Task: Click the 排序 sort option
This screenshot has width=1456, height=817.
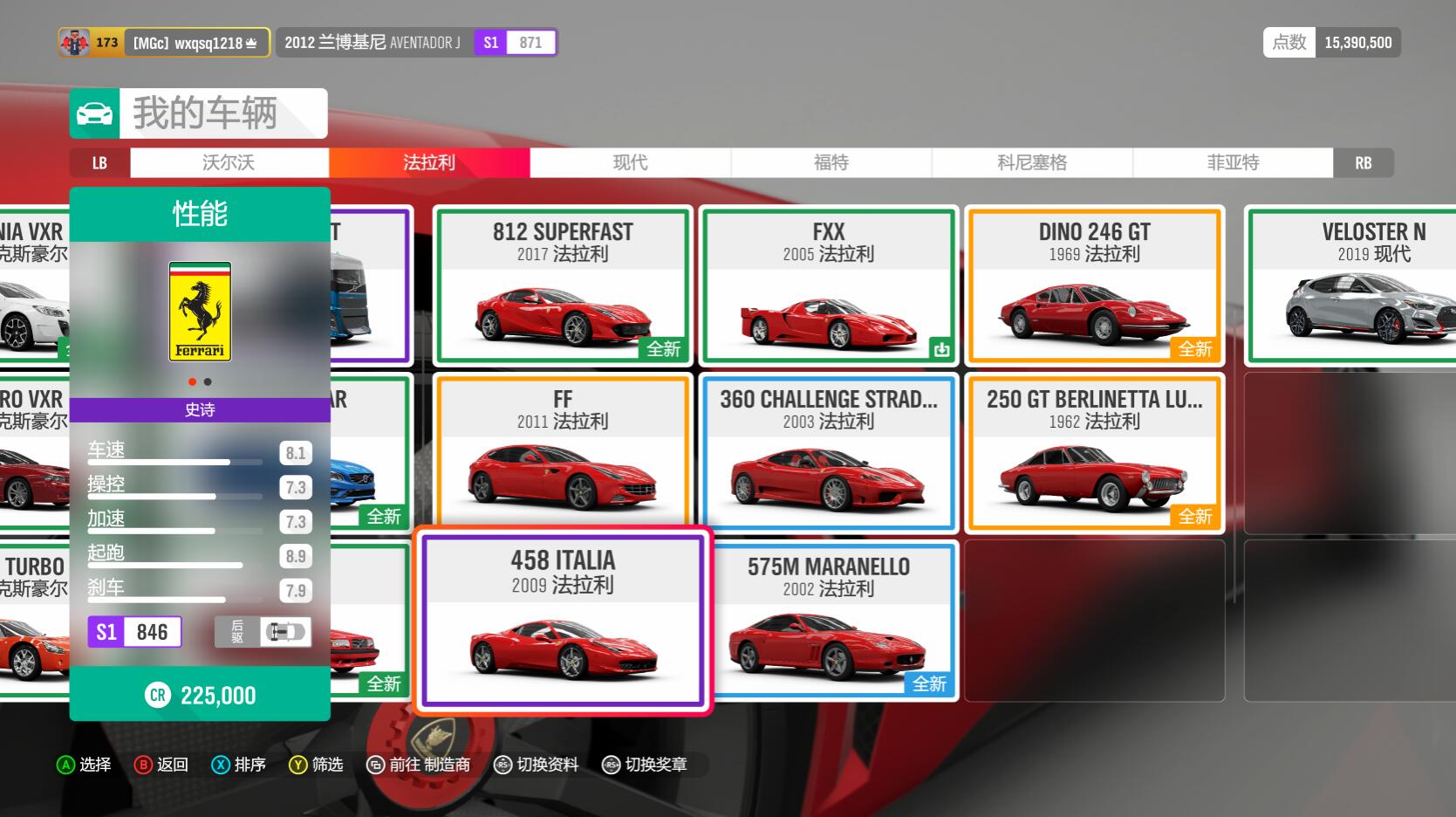Action: (x=239, y=765)
